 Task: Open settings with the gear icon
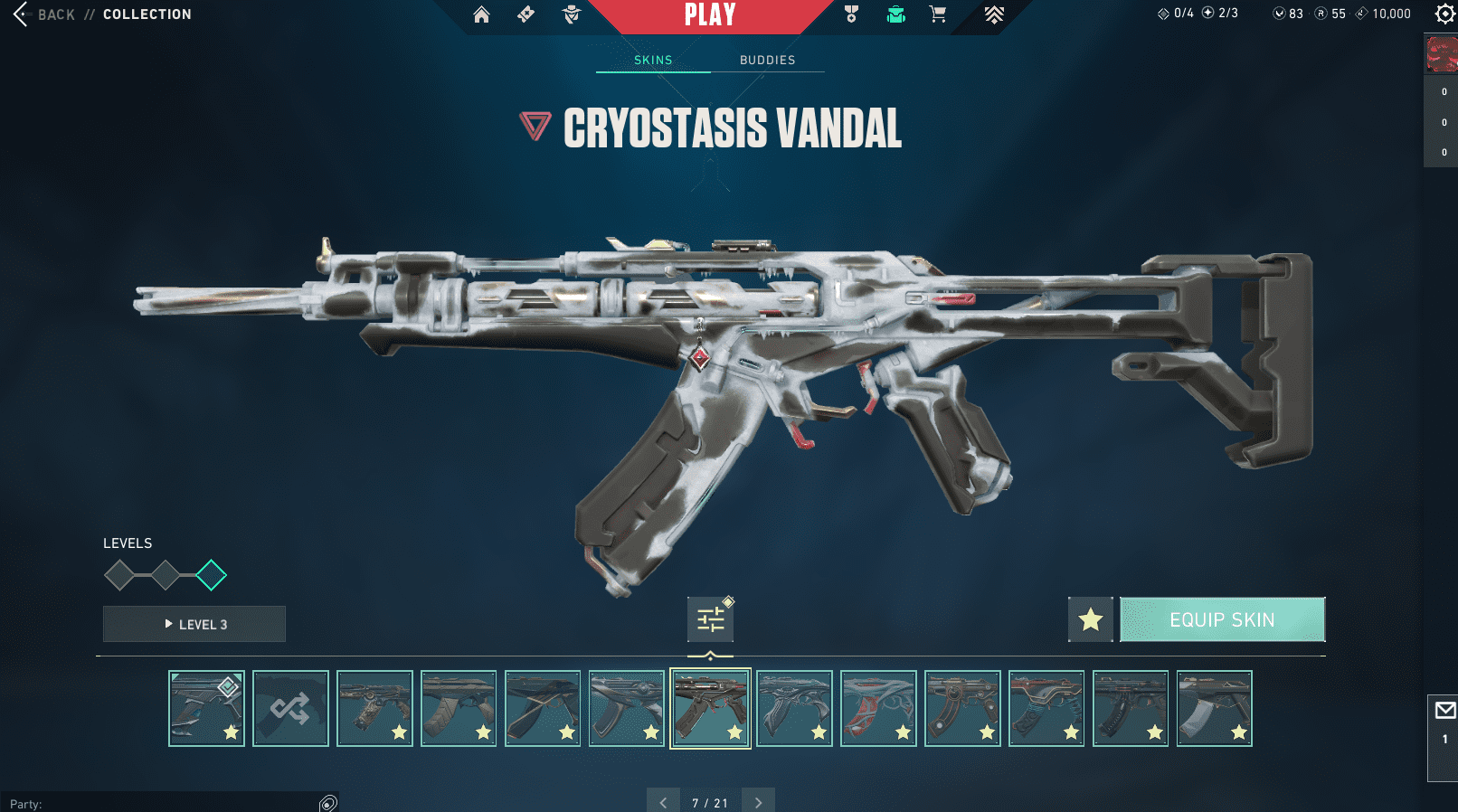(1444, 14)
